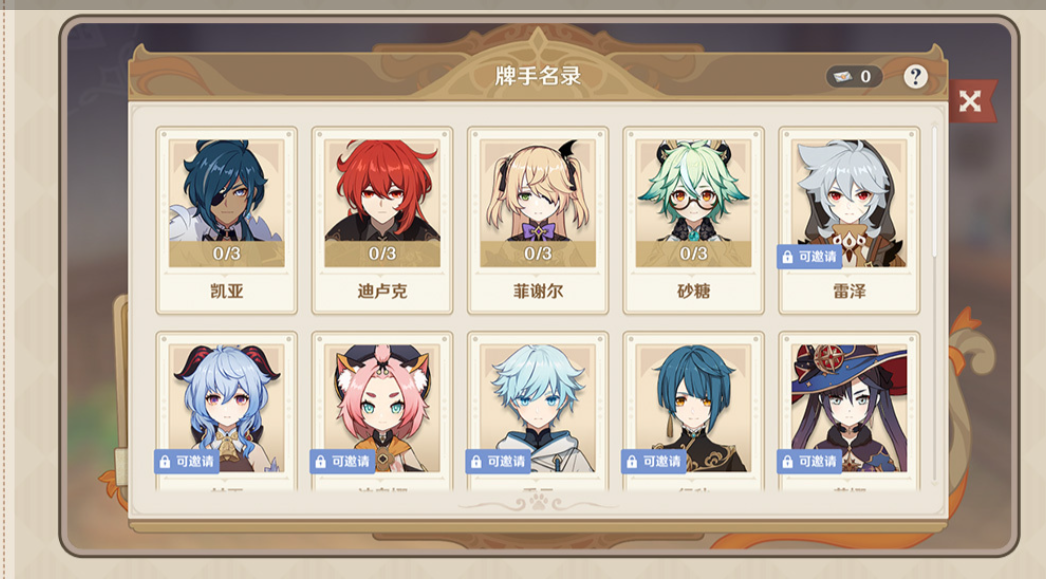This screenshot has width=1046, height=579.
Task: Close the 牌手名录 window
Action: tap(969, 101)
